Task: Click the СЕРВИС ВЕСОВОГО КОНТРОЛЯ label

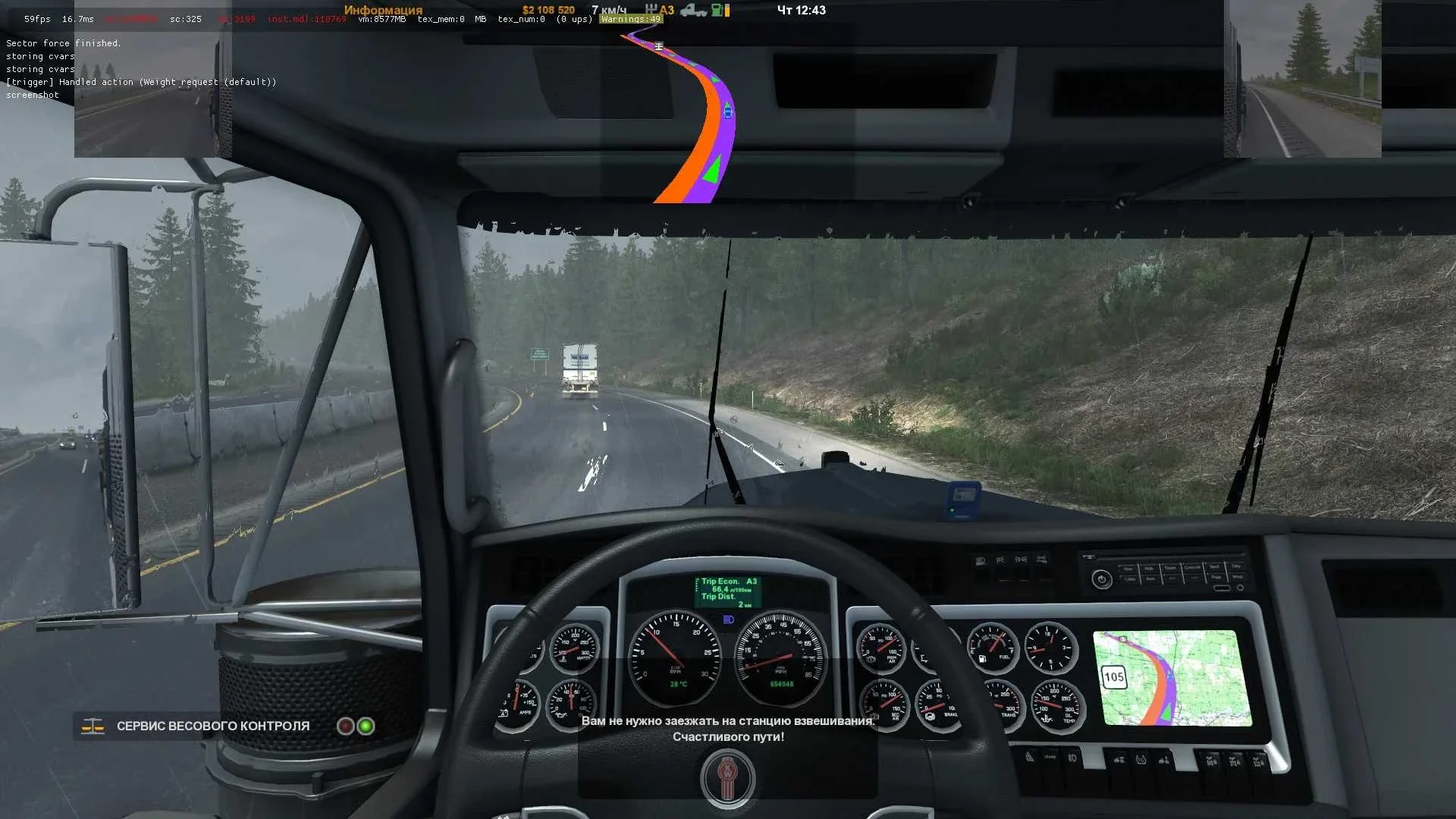Action: (x=212, y=726)
